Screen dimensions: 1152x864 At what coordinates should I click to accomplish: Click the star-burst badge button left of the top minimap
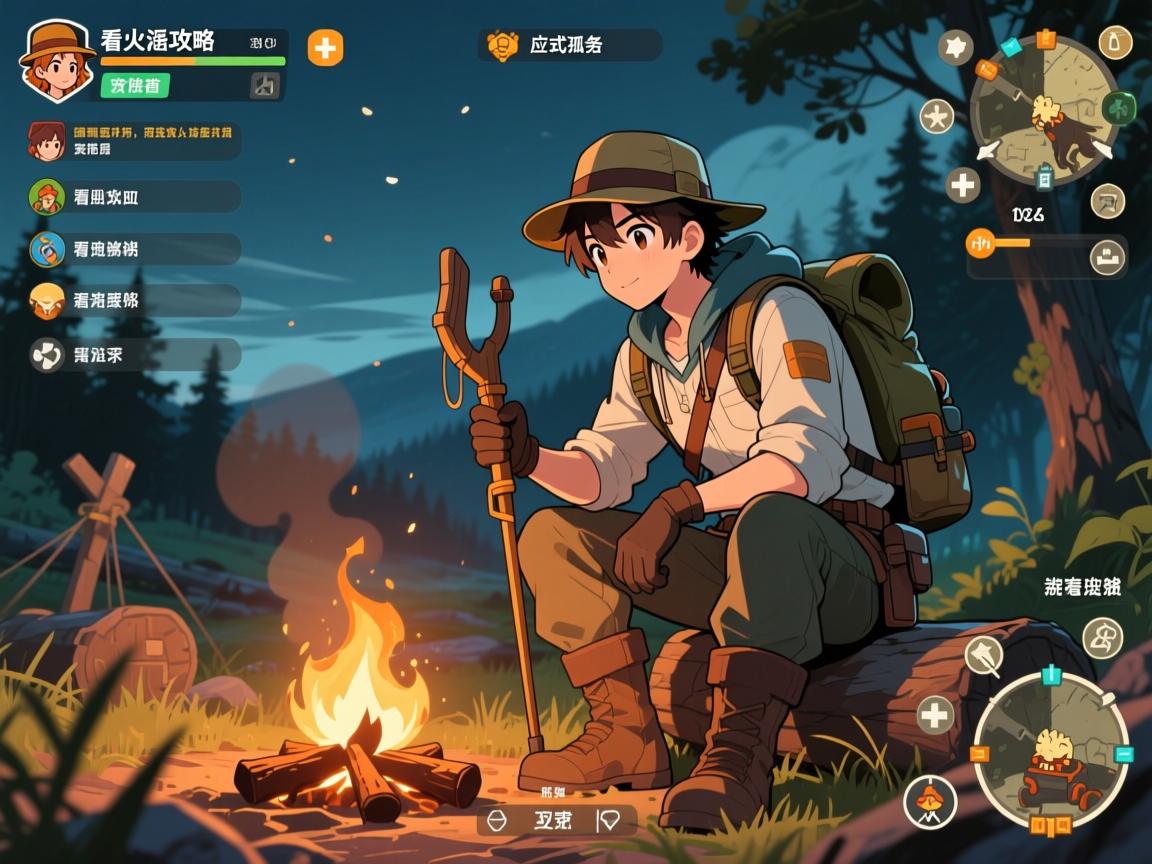click(956, 46)
